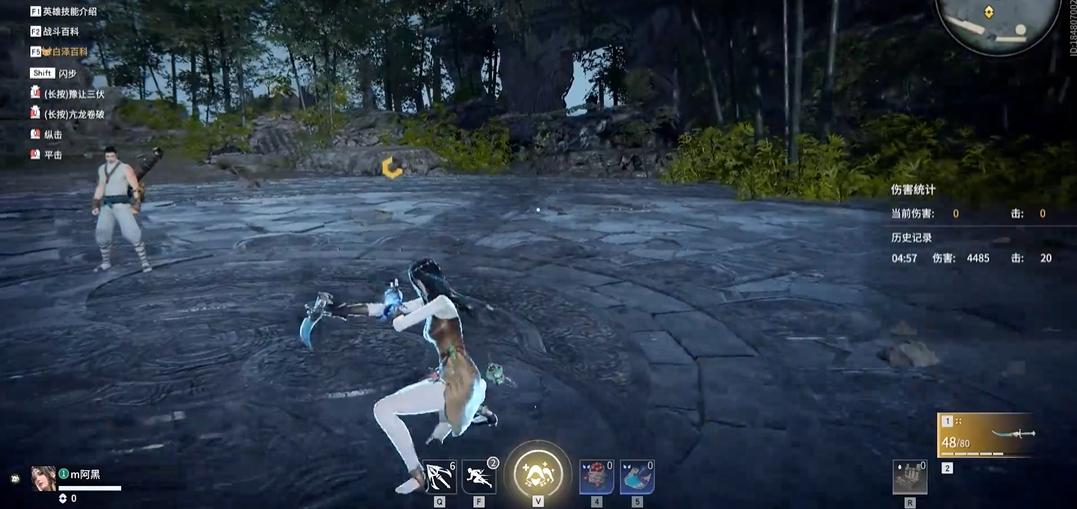Open the 战斗百科 combat encyclopedia
The height and width of the screenshot is (509, 1077).
coord(59,32)
